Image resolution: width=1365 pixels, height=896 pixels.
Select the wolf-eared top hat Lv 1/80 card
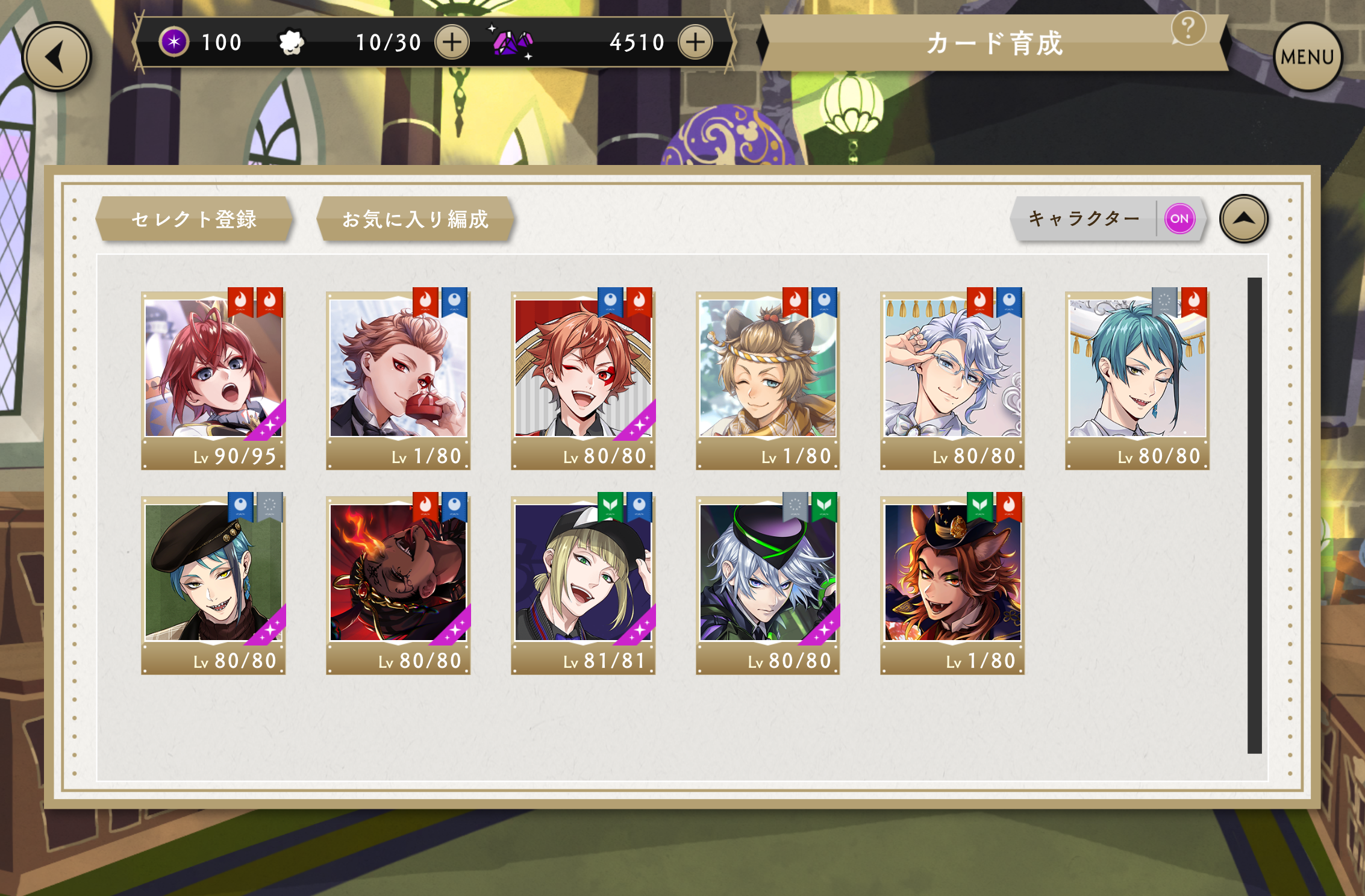pos(952,583)
